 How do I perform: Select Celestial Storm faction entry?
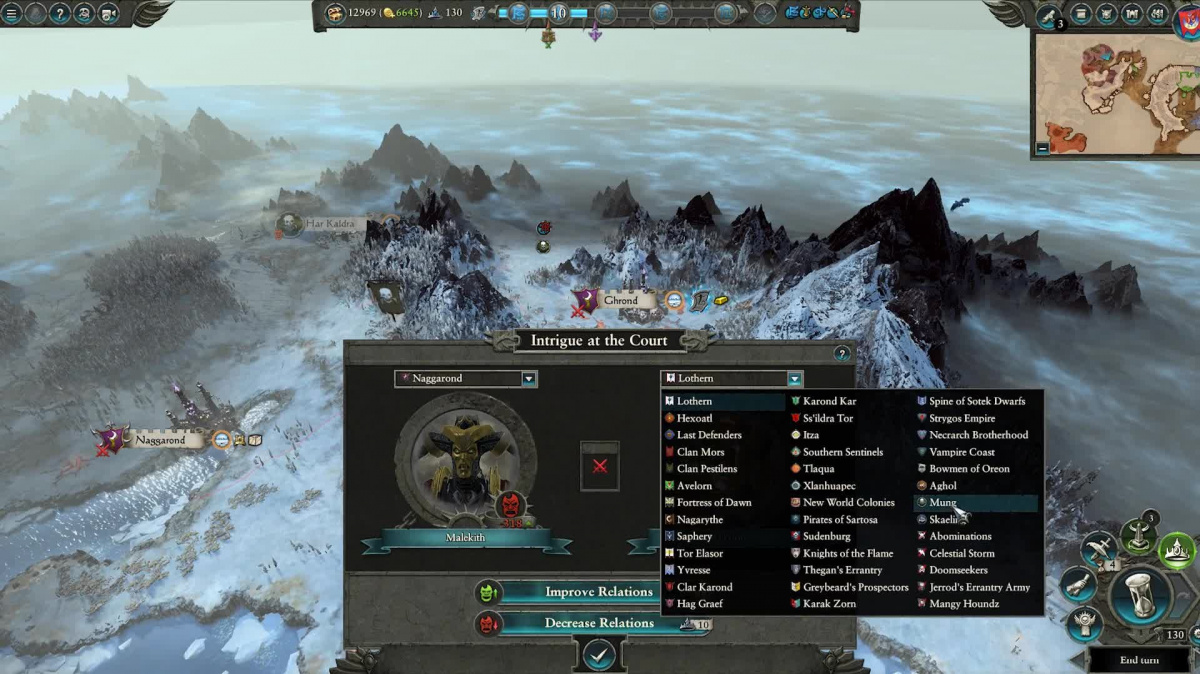[x=960, y=553]
